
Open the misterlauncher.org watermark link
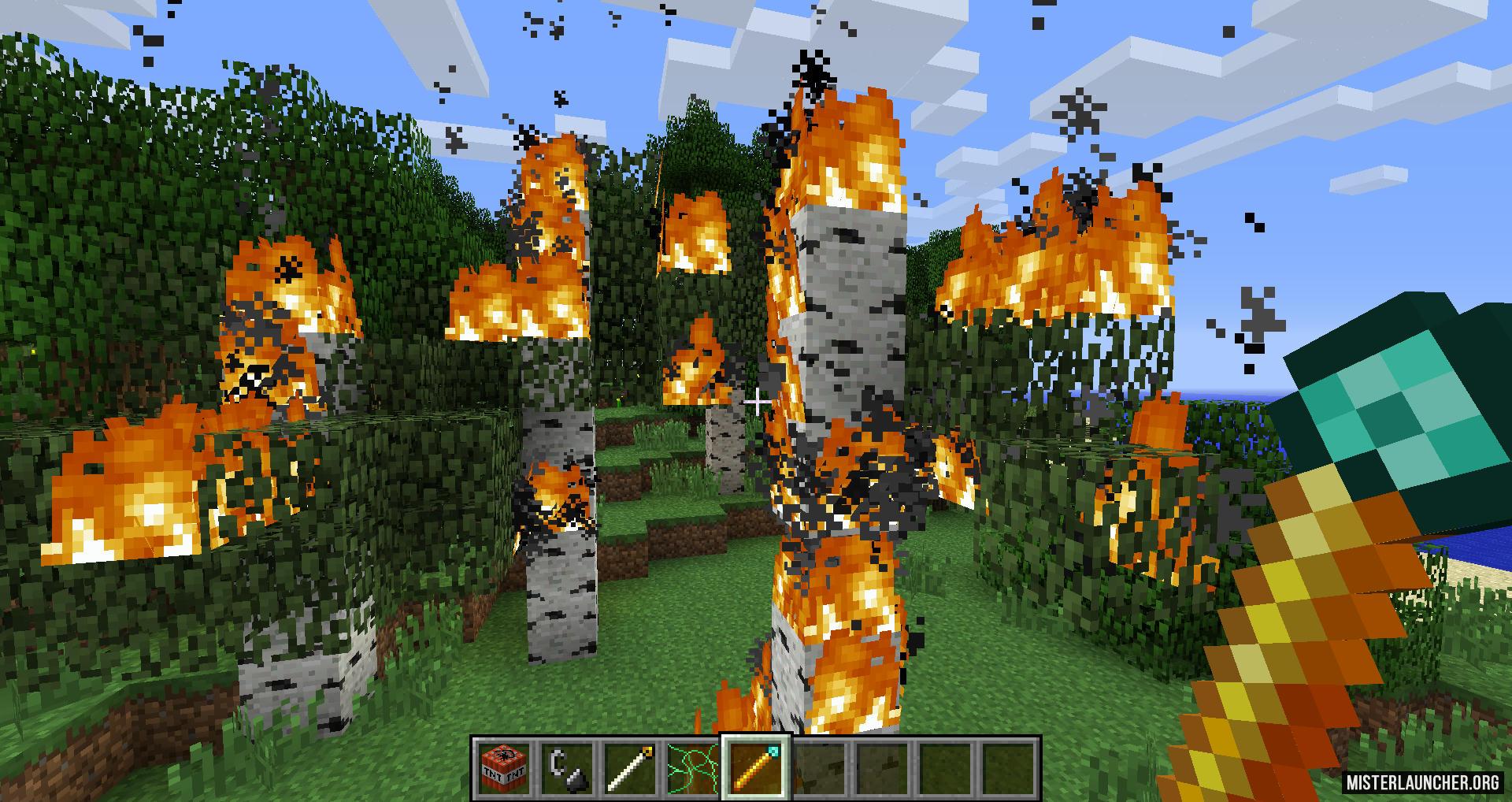pyautogui.click(x=1422, y=782)
